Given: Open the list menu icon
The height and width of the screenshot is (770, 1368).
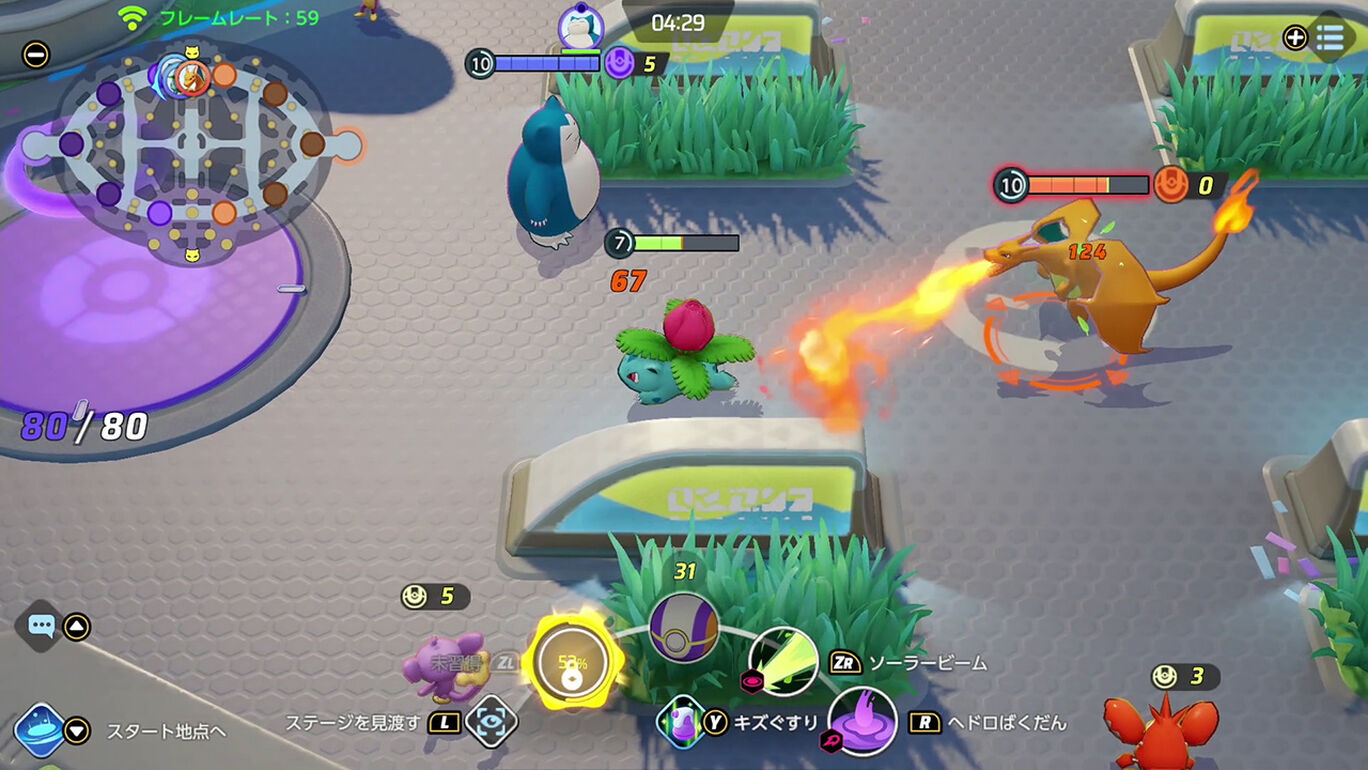Looking at the screenshot, I should tap(1330, 38).
